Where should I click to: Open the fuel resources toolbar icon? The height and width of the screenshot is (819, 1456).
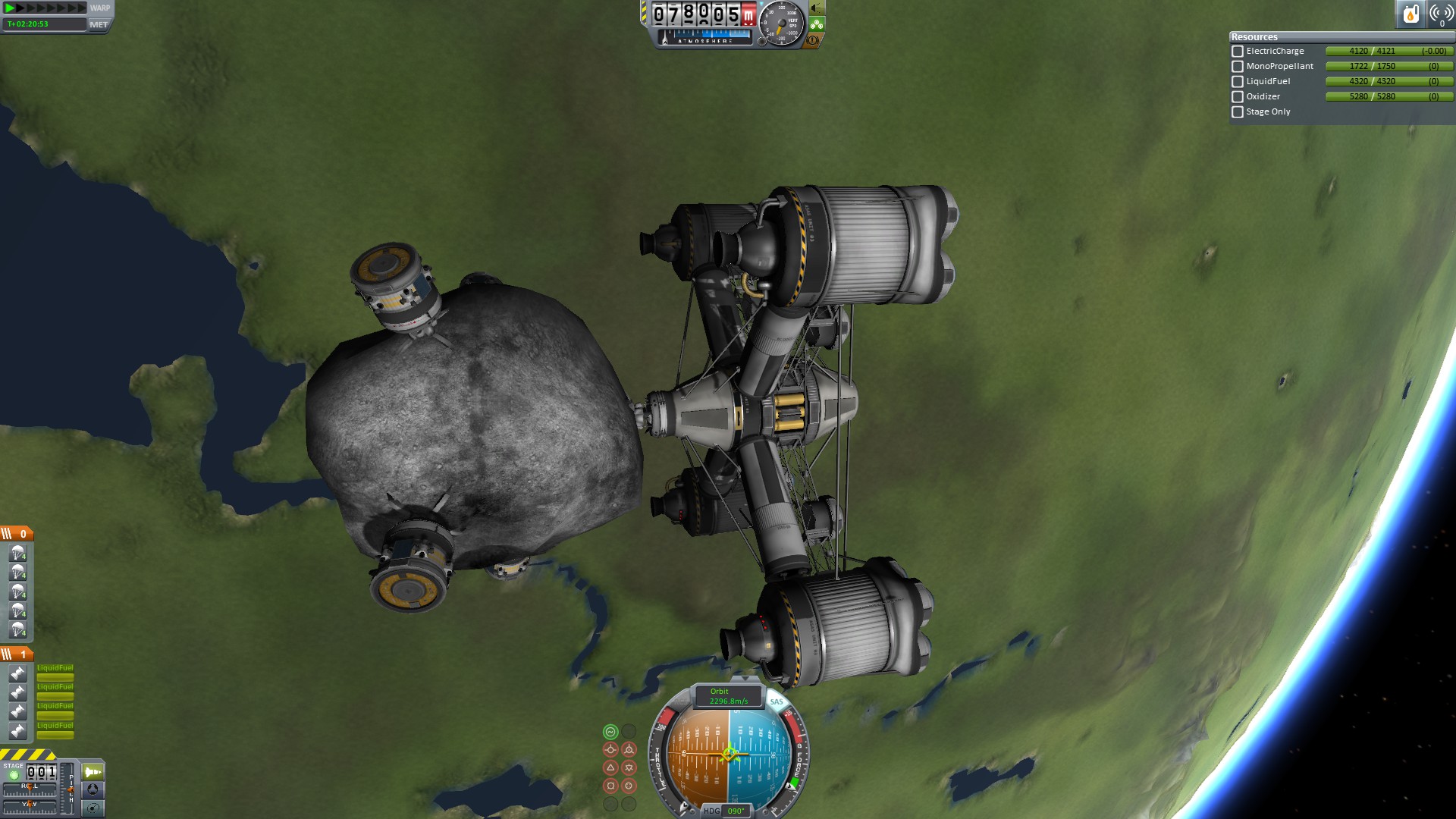pos(1410,14)
